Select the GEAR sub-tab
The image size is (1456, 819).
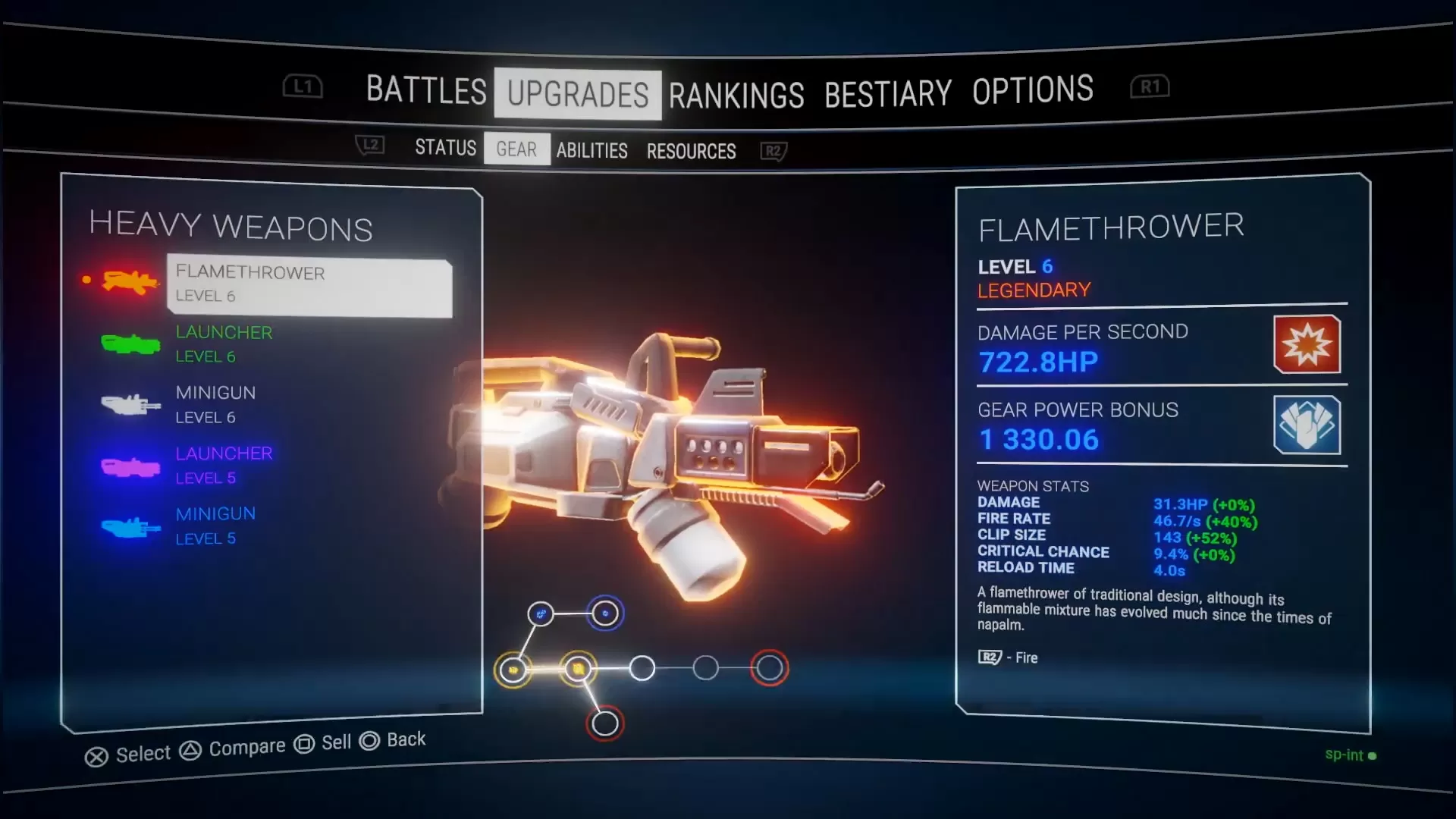click(516, 149)
